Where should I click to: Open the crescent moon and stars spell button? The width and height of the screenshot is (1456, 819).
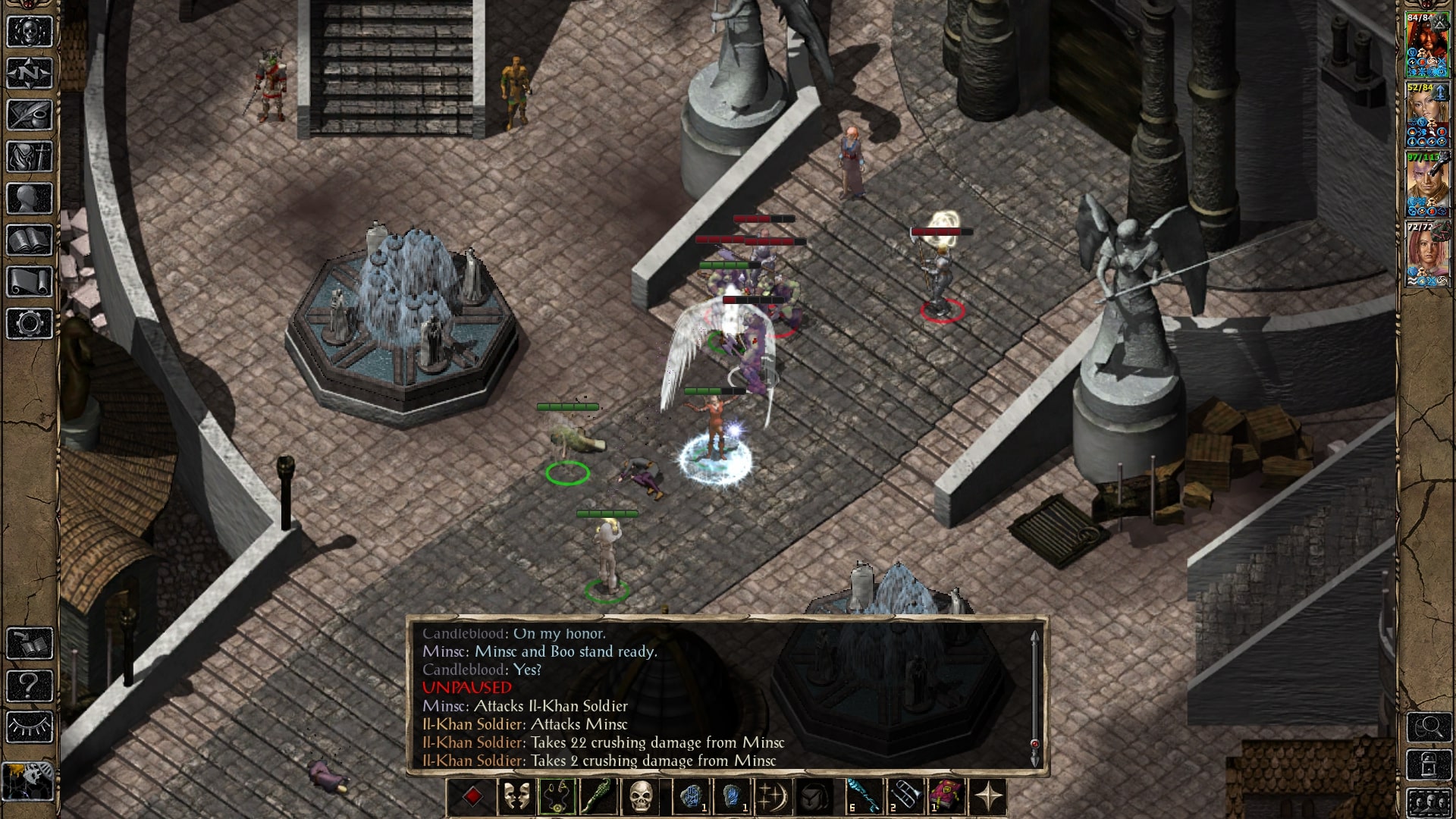pos(773,796)
